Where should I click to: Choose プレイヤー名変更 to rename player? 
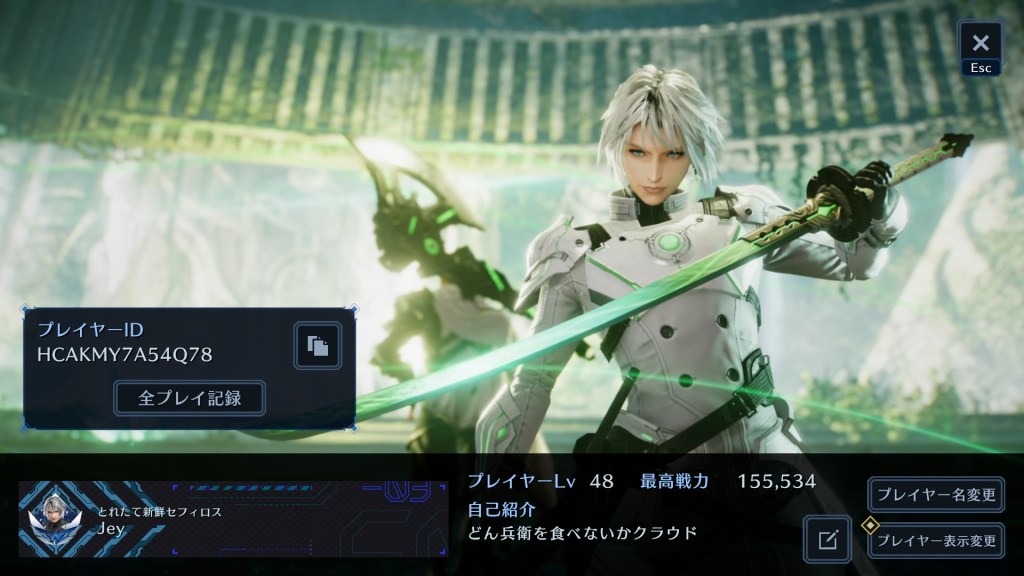[x=936, y=494]
